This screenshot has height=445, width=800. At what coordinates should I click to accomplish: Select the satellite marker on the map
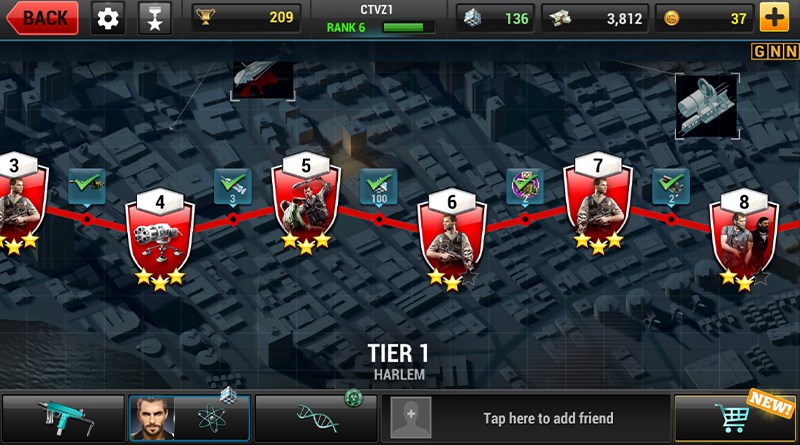tap(706, 104)
